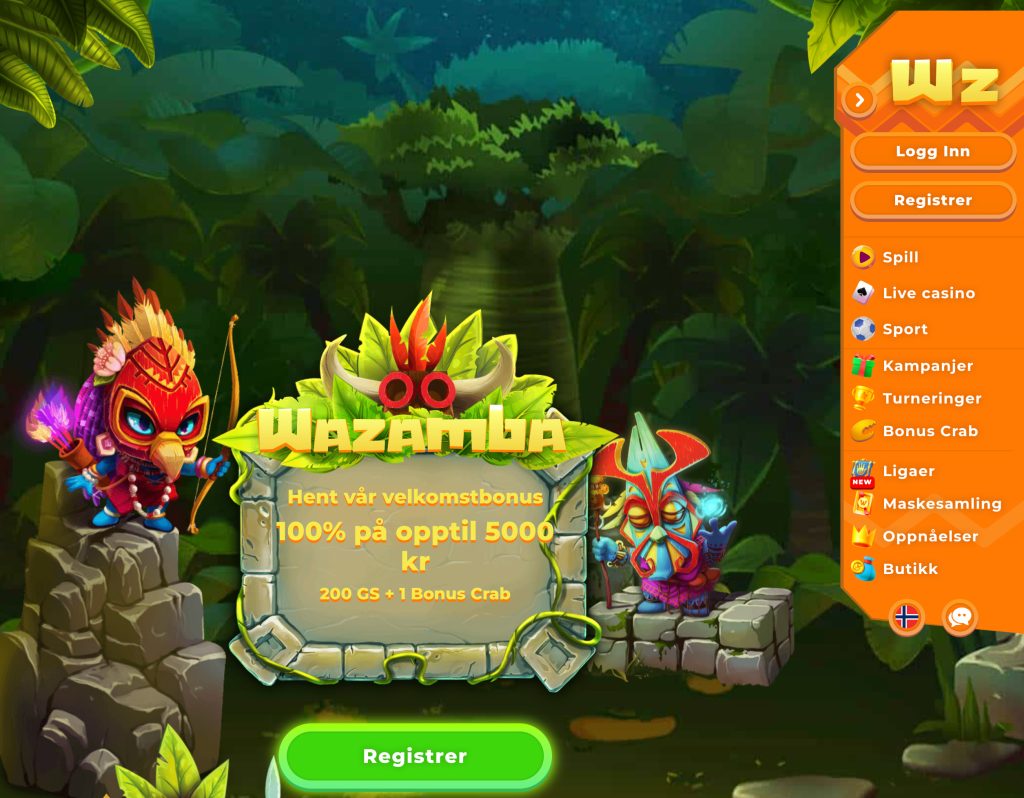The height and width of the screenshot is (798, 1024).
Task: Open the Spill games menu
Action: coord(900,257)
